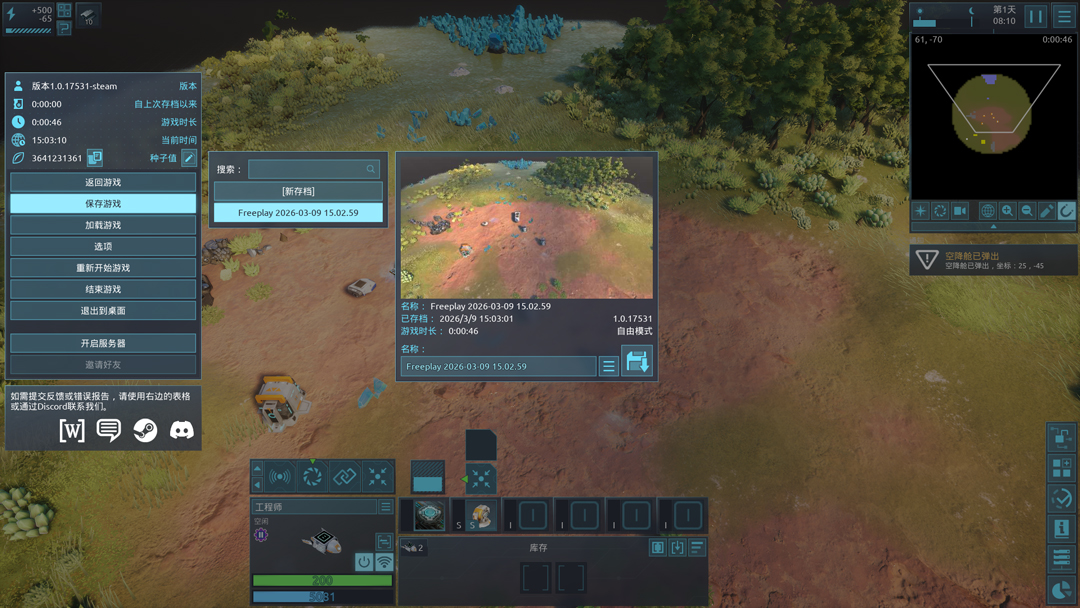The height and width of the screenshot is (608, 1080).
Task: Click the minimap display
Action: click(993, 116)
